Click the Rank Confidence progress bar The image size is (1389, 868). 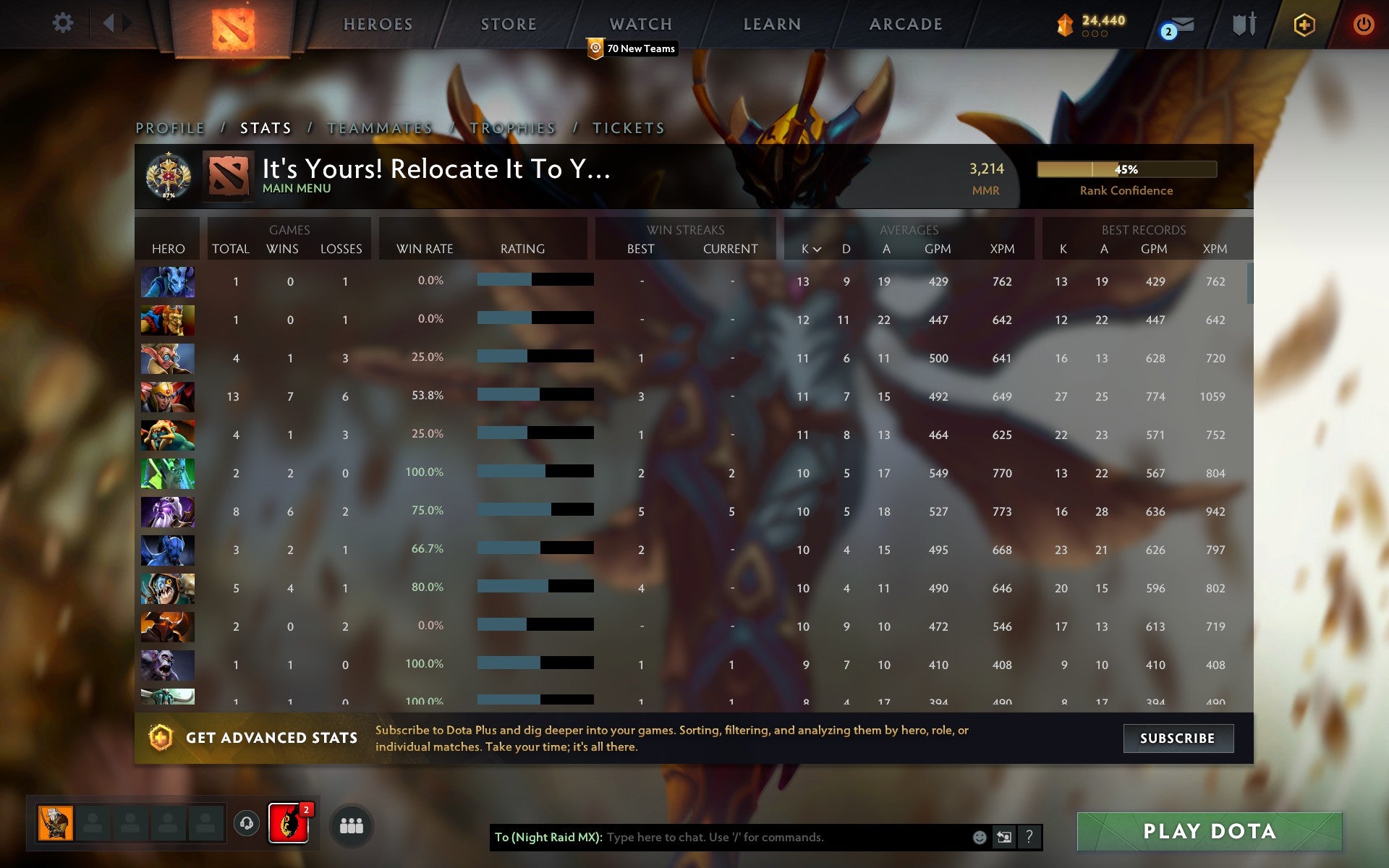[x=1126, y=170]
